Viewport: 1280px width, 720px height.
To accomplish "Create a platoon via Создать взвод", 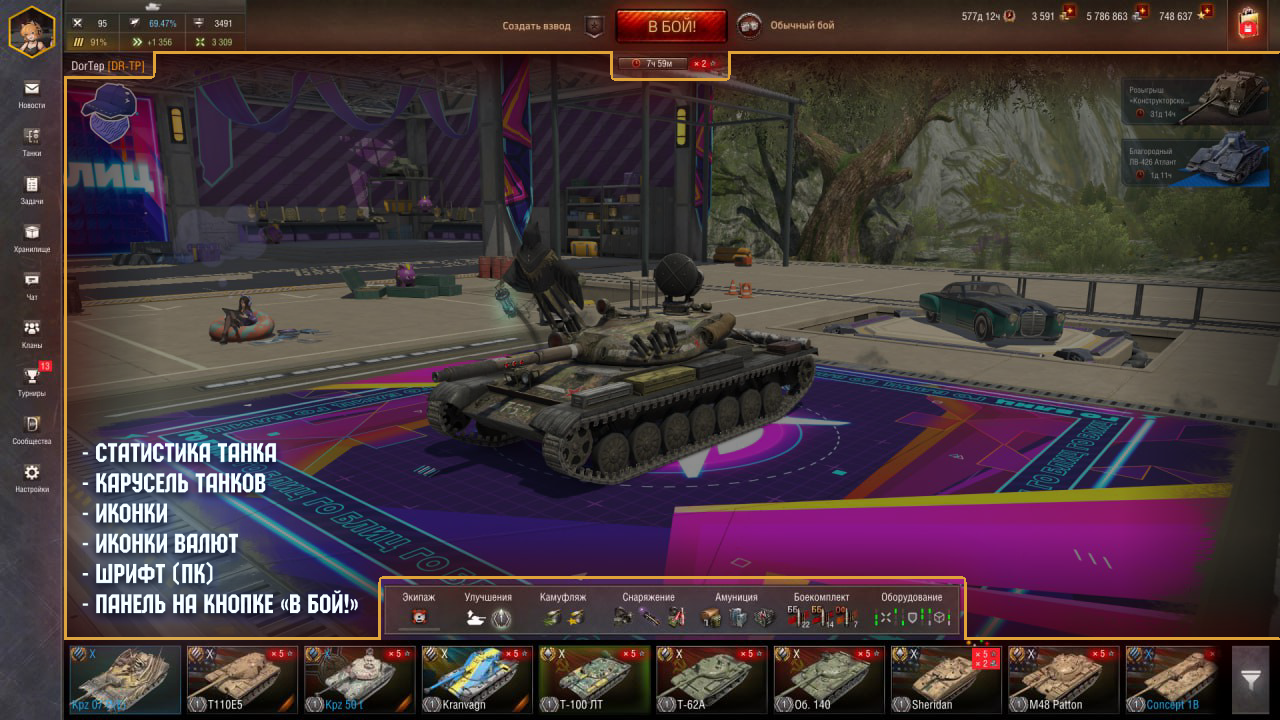I will click(x=537, y=26).
